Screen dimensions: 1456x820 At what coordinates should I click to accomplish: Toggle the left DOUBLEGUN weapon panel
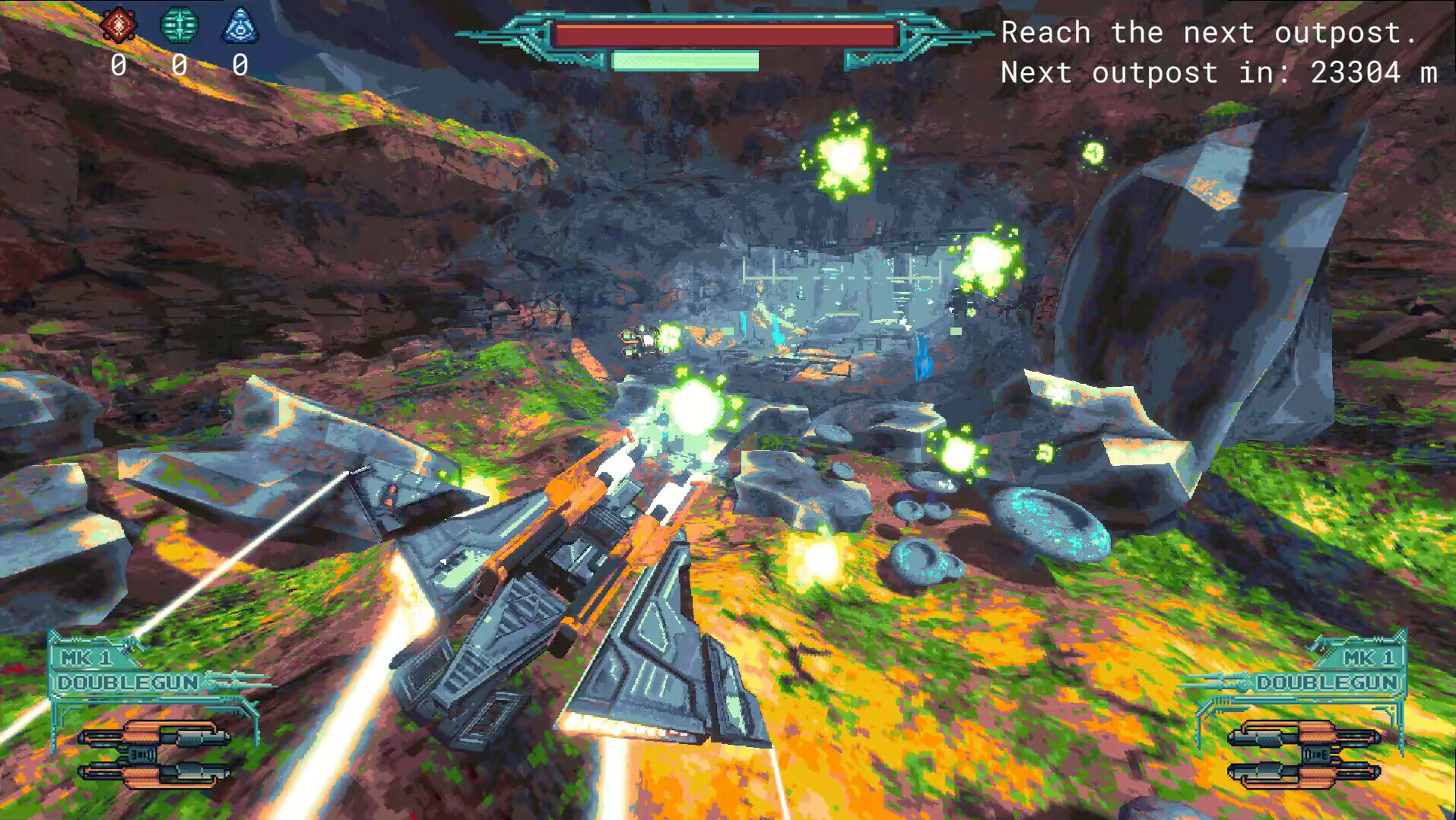(126, 683)
